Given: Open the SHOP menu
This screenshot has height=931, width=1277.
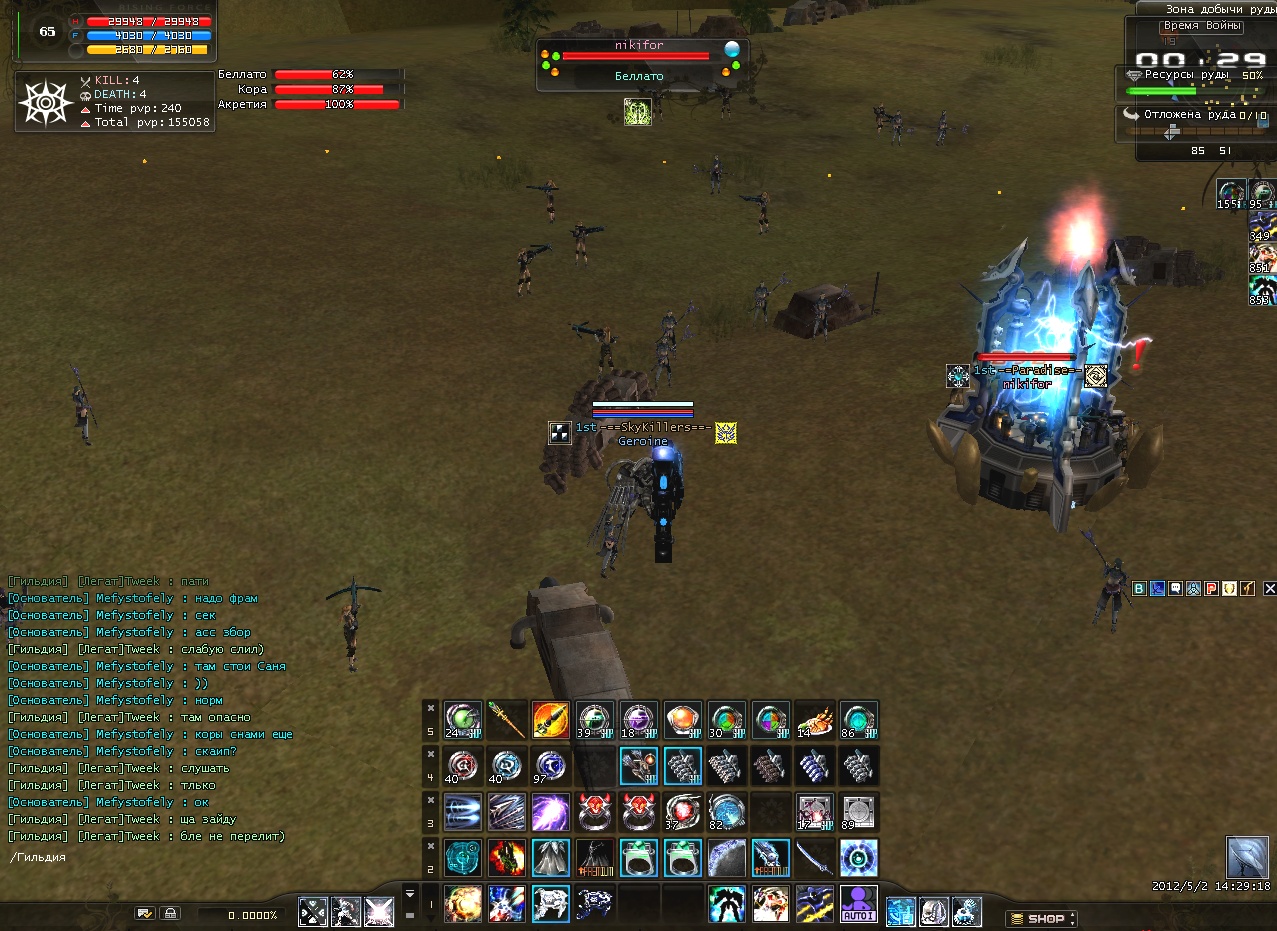Looking at the screenshot, I should (x=1041, y=918).
